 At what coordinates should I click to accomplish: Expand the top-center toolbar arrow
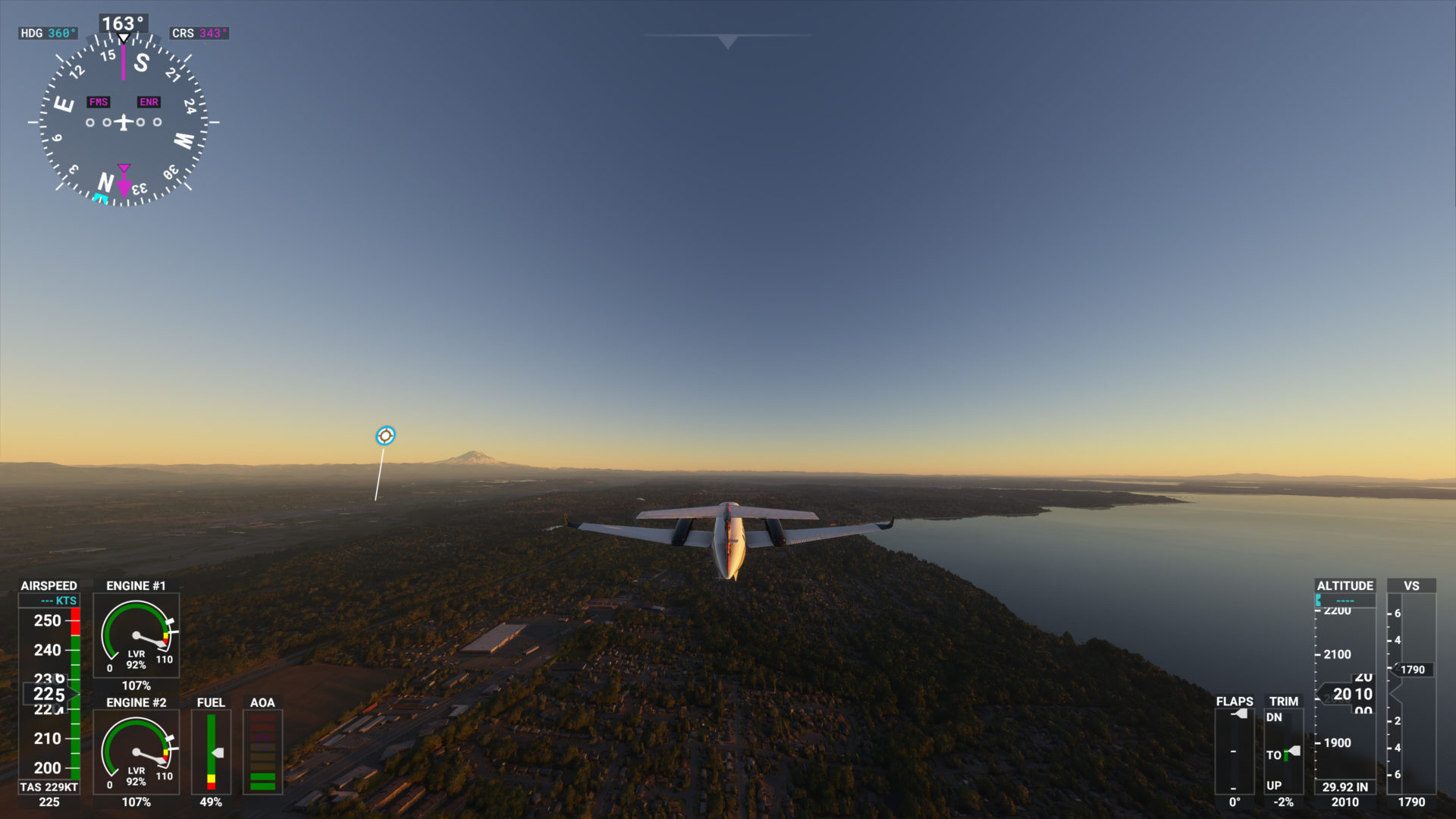pyautogui.click(x=726, y=42)
